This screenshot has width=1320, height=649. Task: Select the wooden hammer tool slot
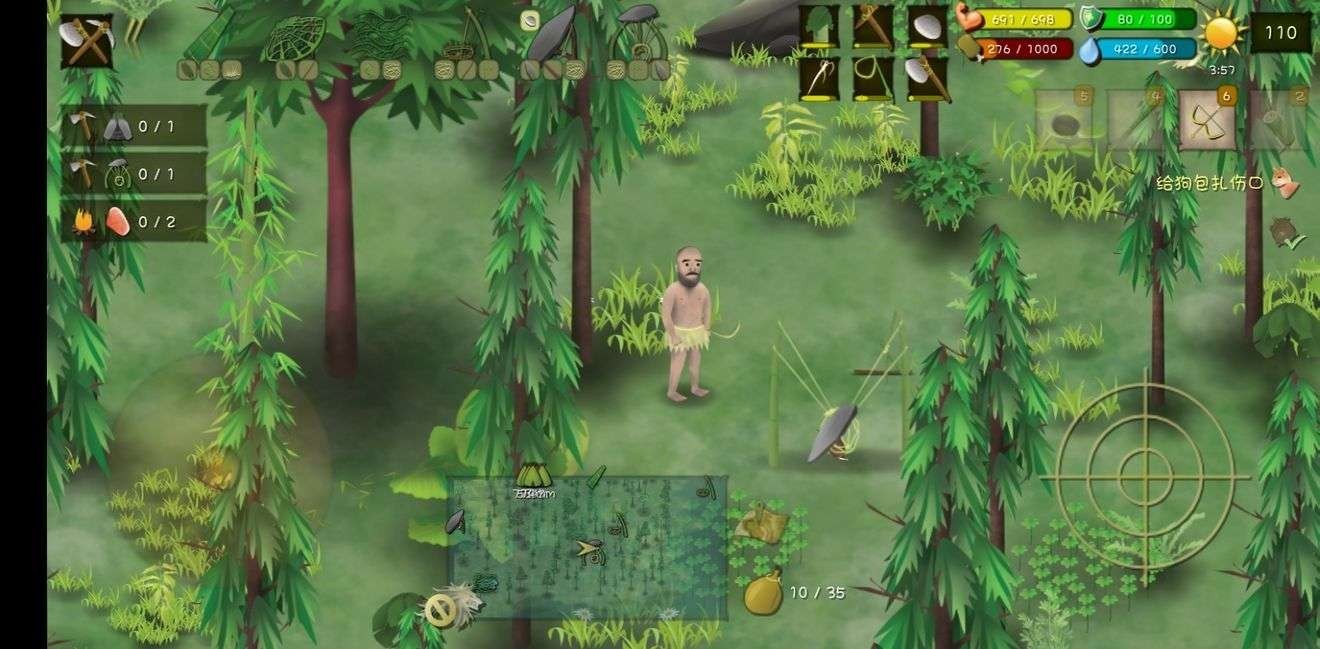pos(873,27)
